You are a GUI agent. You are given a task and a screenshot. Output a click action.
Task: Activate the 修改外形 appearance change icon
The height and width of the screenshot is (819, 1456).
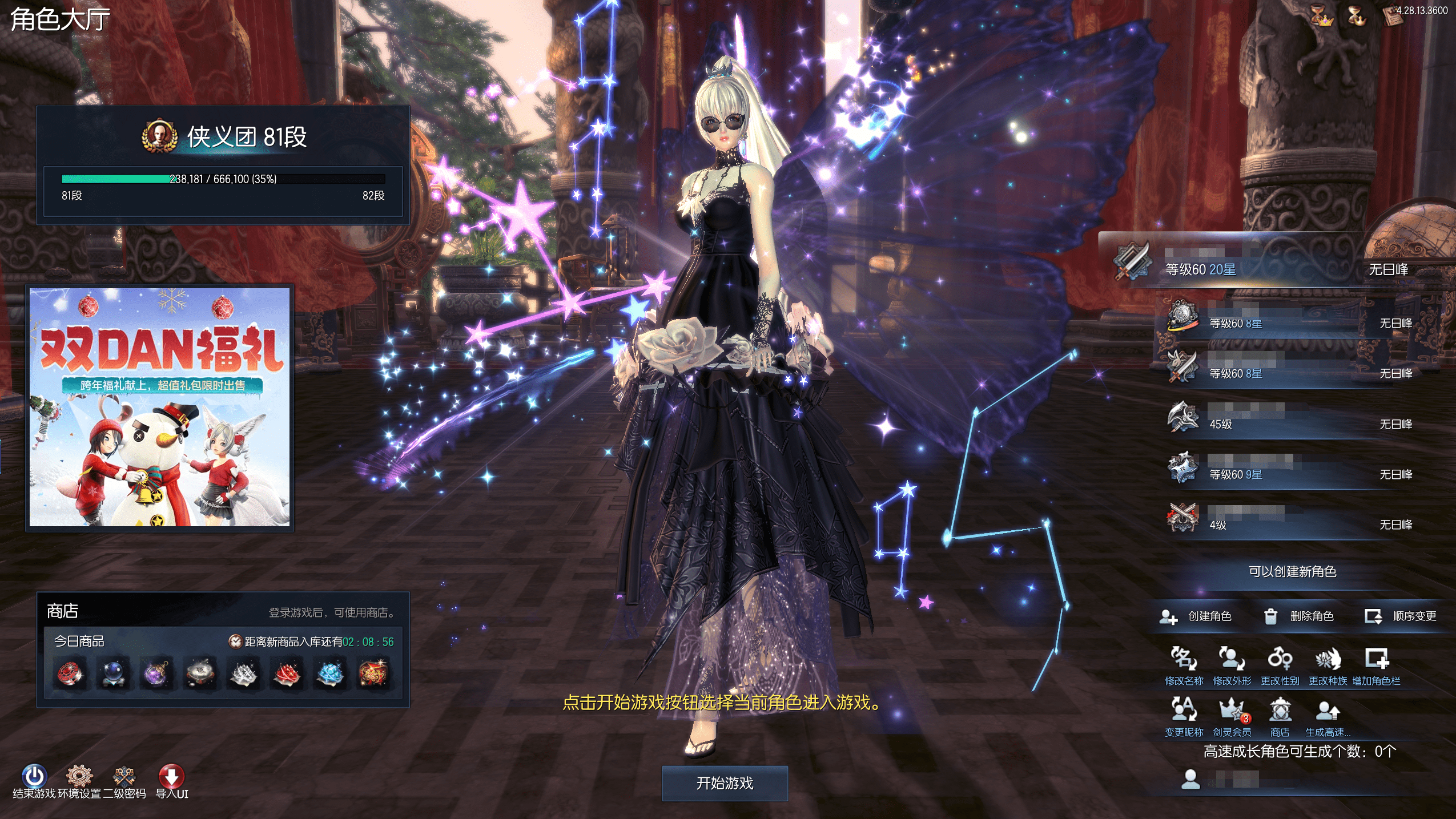tap(1232, 659)
